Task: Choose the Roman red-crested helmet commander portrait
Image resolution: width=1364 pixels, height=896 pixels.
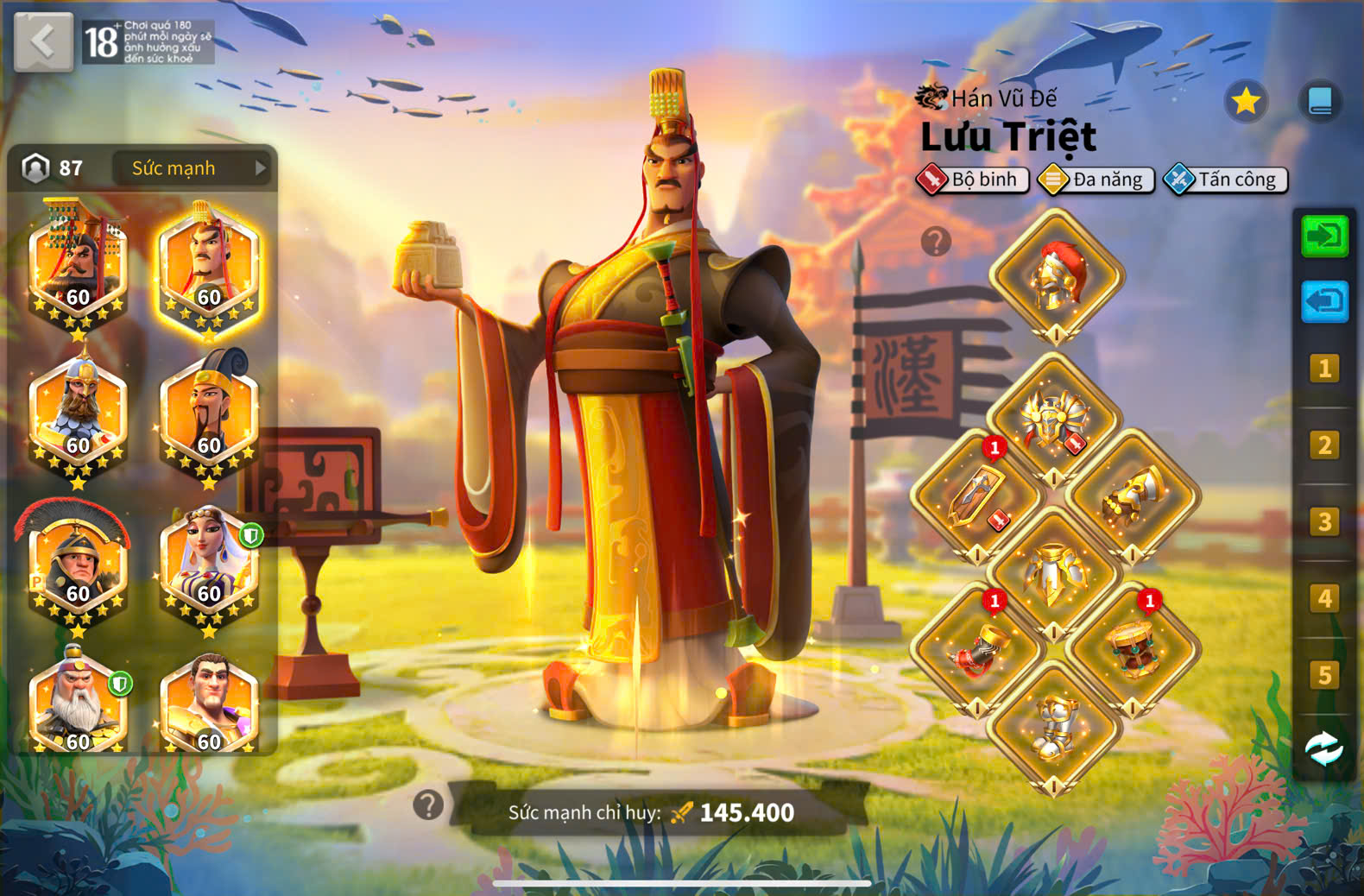Action: tap(78, 565)
